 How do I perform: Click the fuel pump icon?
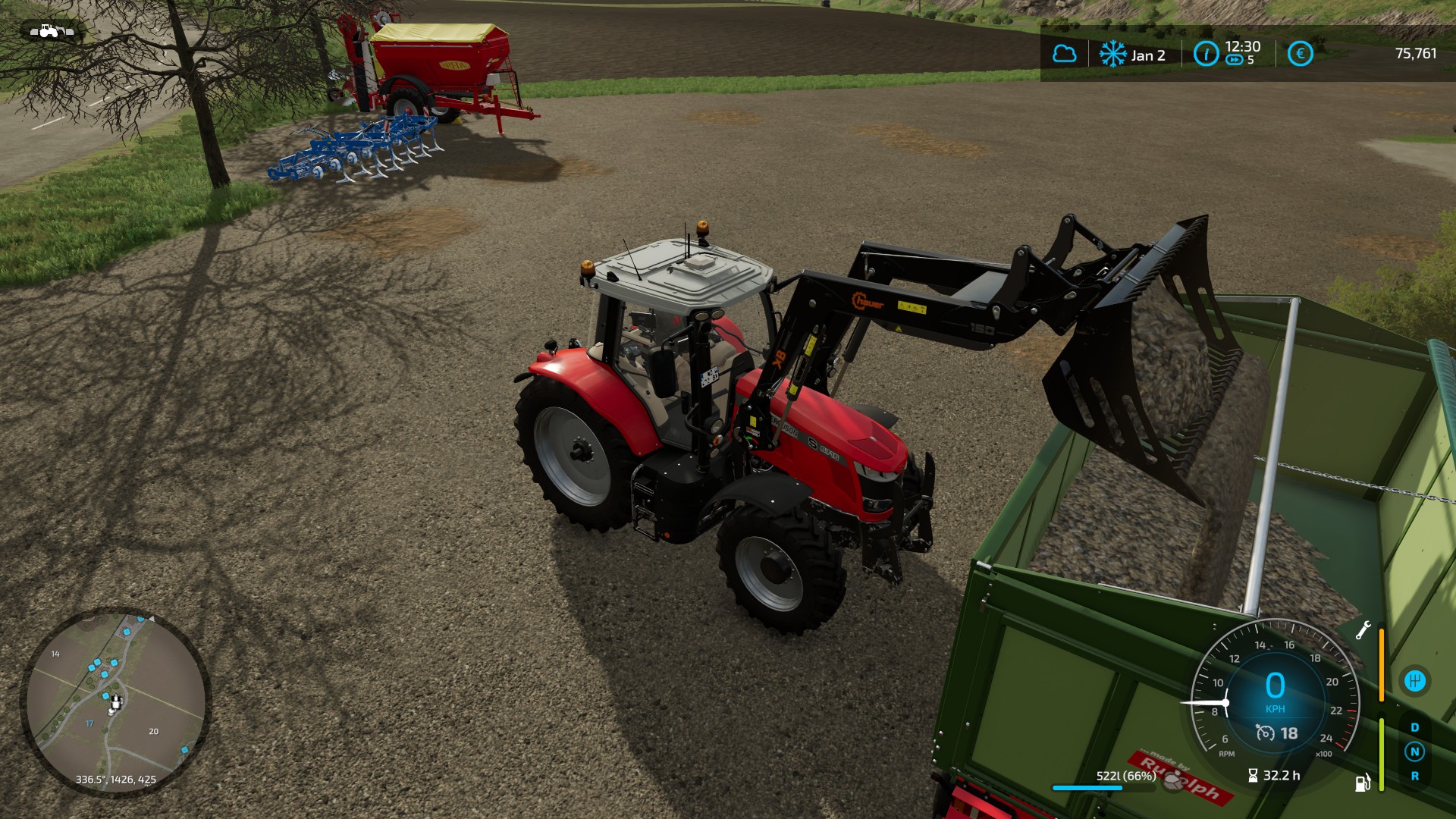click(x=1362, y=783)
